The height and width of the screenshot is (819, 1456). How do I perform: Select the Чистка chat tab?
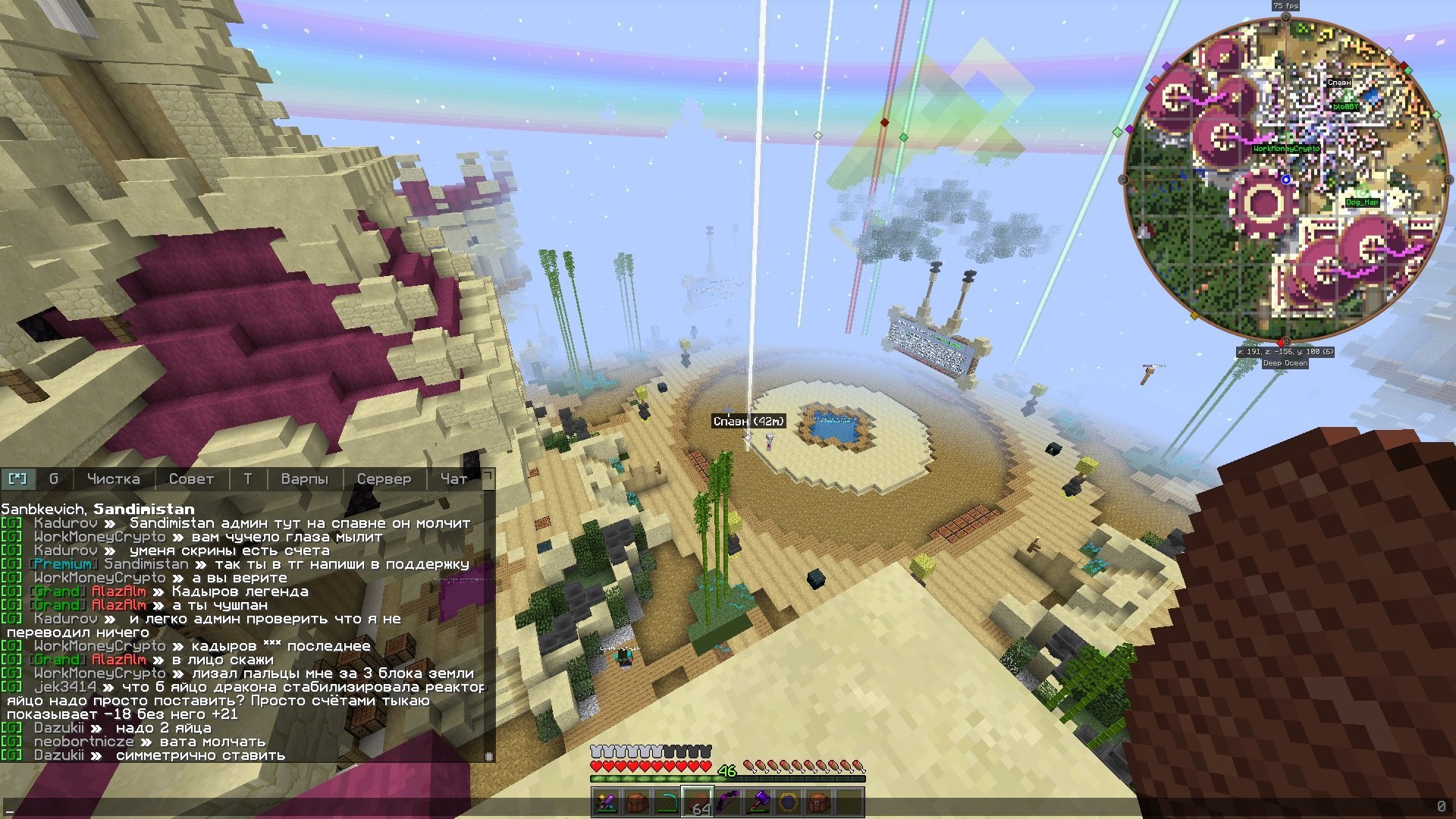tap(113, 479)
